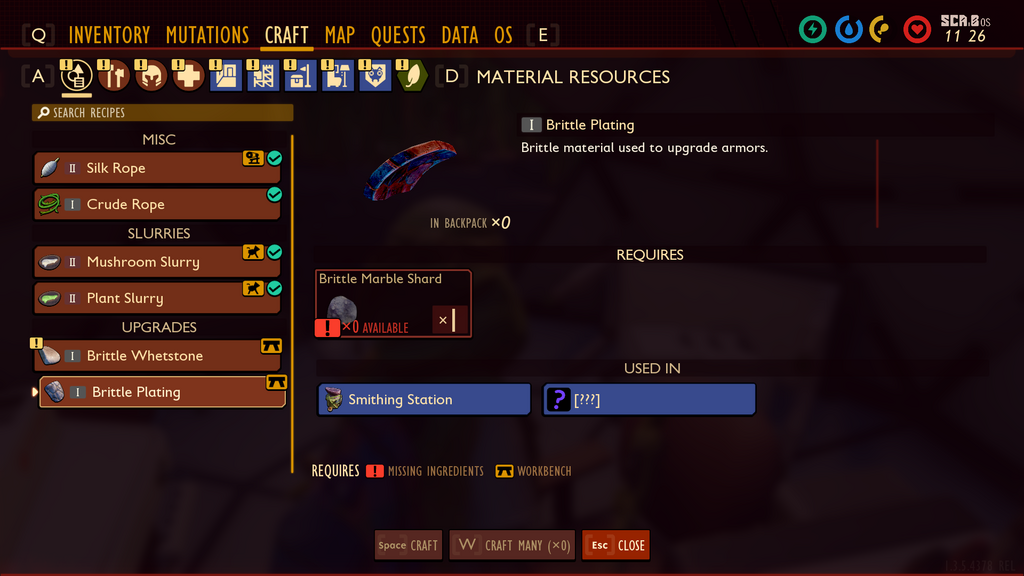
Task: Choose the Crude Rope recipe
Action: (x=157, y=204)
